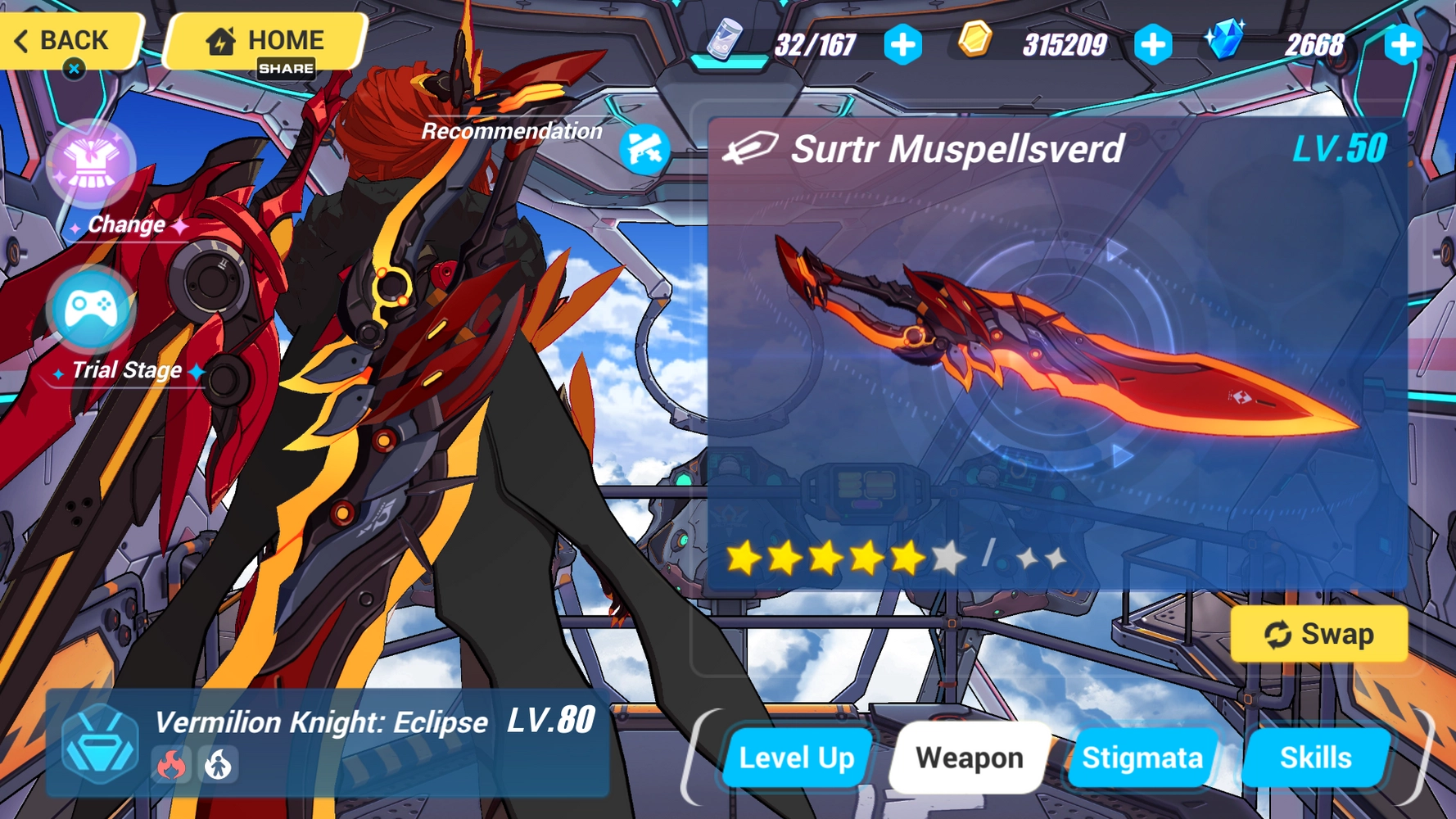
Task: Click the blue valkyrie emblem bottom left
Action: 98,745
